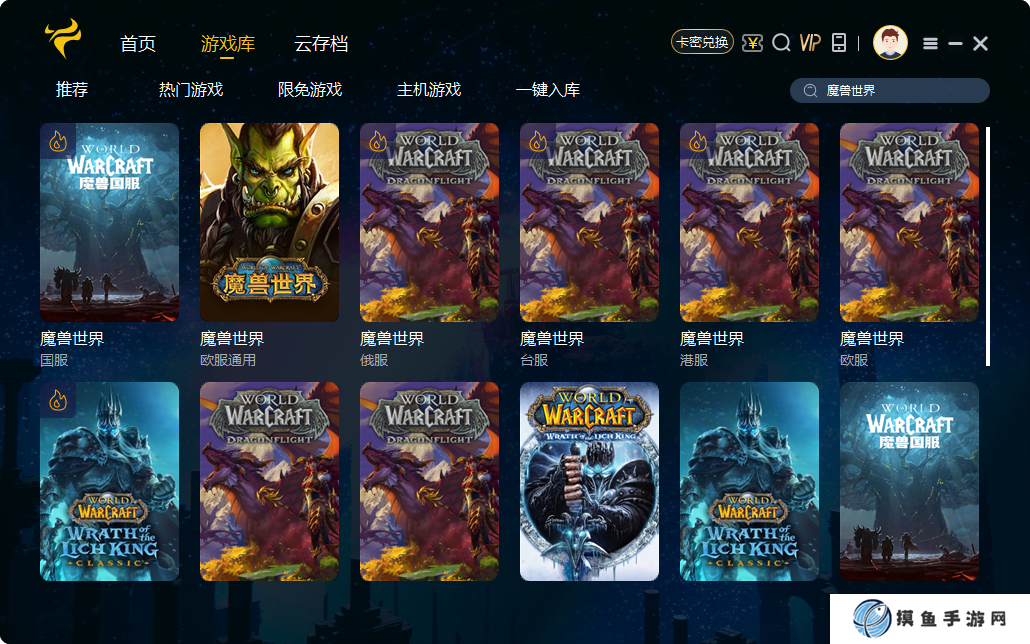The width and height of the screenshot is (1030, 644).
Task: Open the hamburger menu icon
Action: [930, 43]
